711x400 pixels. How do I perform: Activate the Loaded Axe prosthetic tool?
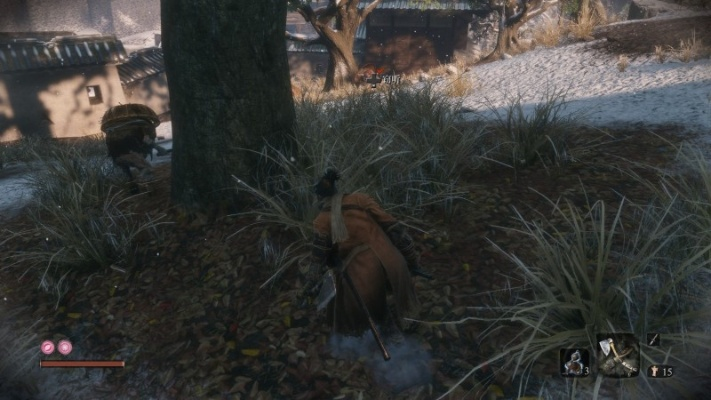pyautogui.click(x=617, y=354)
